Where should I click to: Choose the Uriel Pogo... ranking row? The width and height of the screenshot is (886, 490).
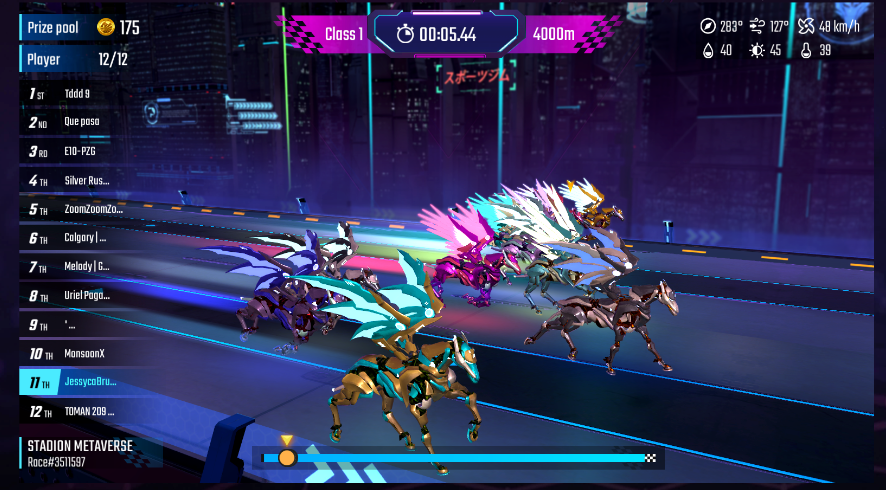coord(87,296)
